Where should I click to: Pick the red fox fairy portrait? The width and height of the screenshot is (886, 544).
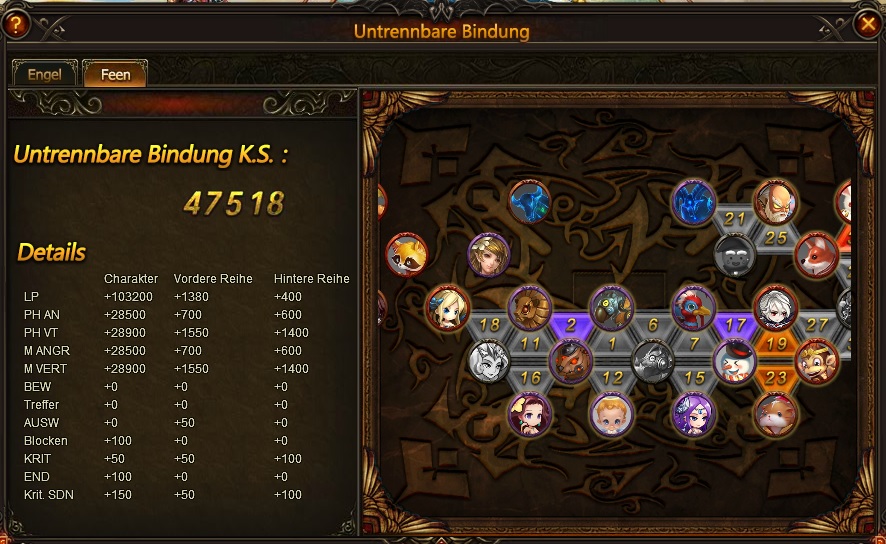[816, 255]
